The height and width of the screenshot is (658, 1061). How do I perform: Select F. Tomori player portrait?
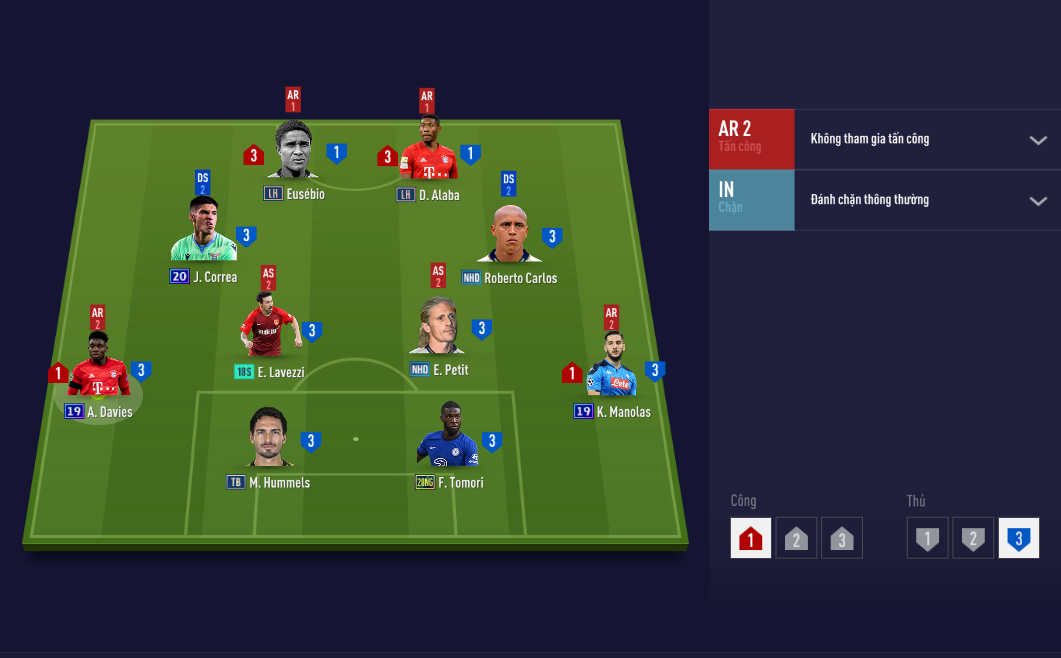tap(446, 436)
